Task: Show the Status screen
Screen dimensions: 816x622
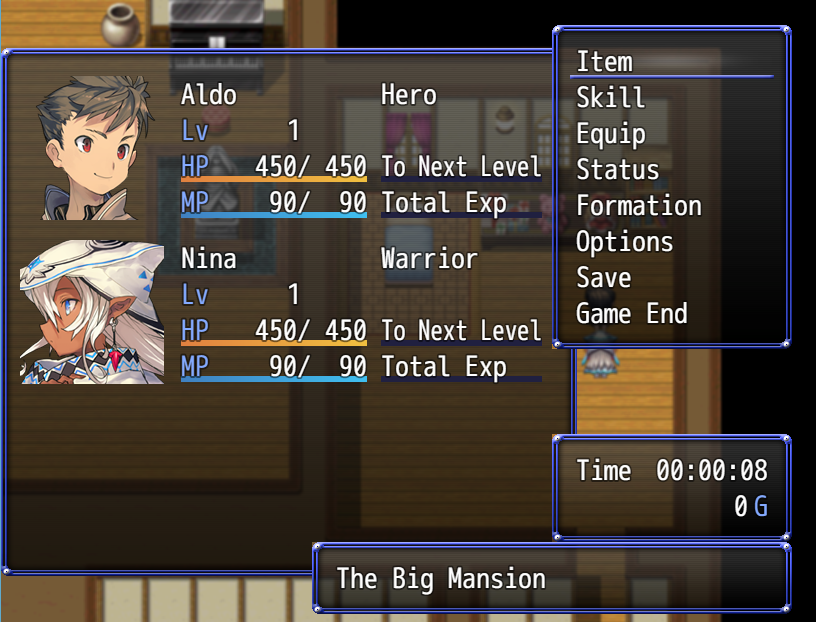Action: click(618, 170)
